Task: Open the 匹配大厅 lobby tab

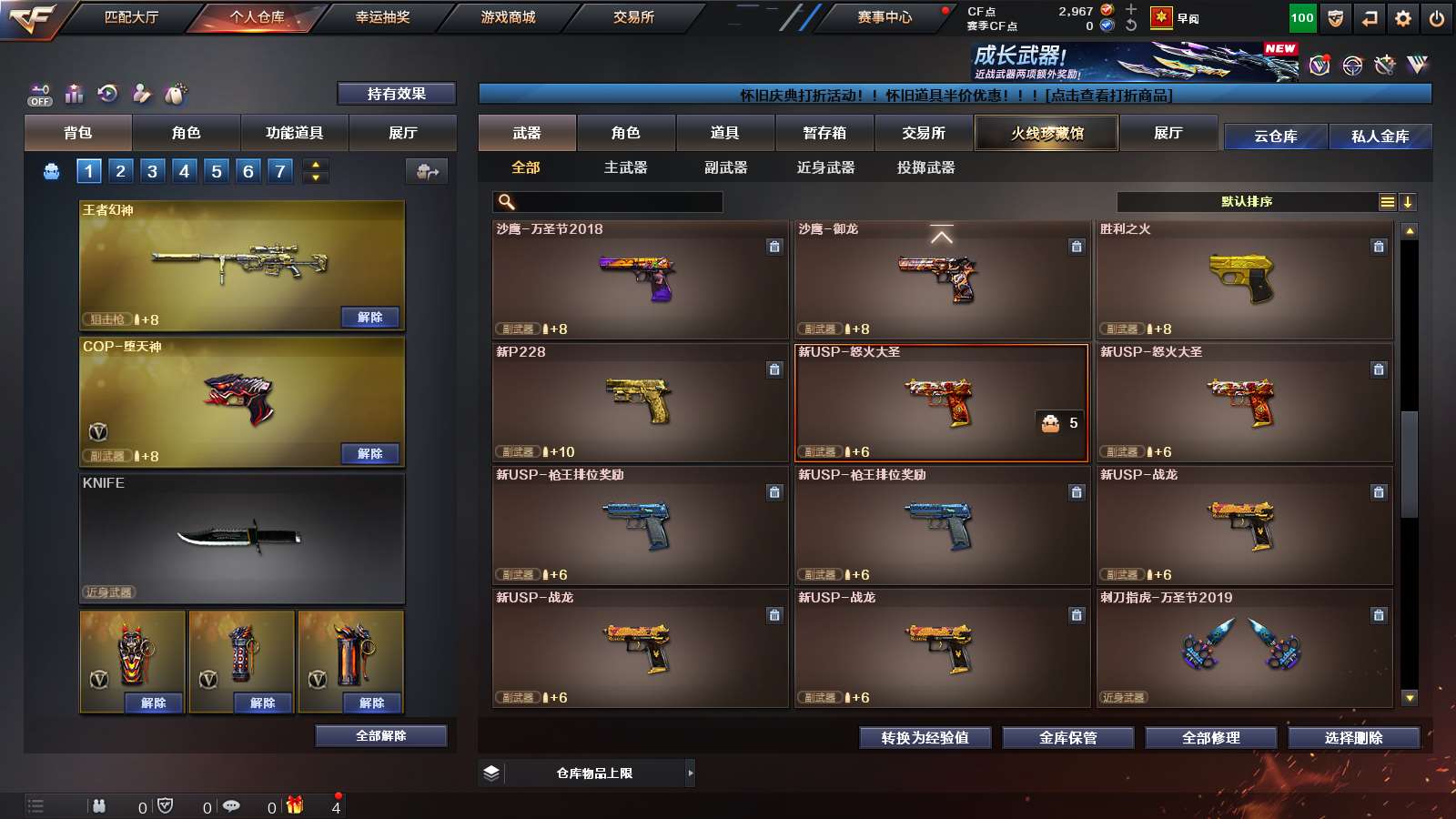Action: click(131, 17)
